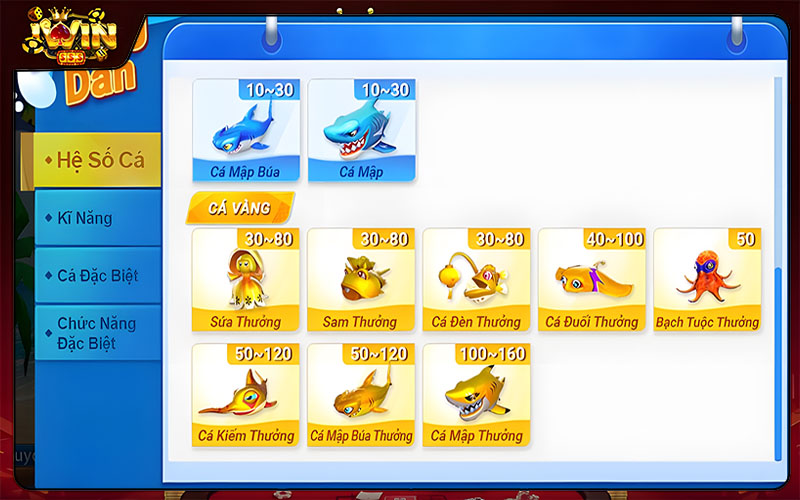
Task: Switch to the Hệ Số Cá tab
Action: tap(97, 161)
